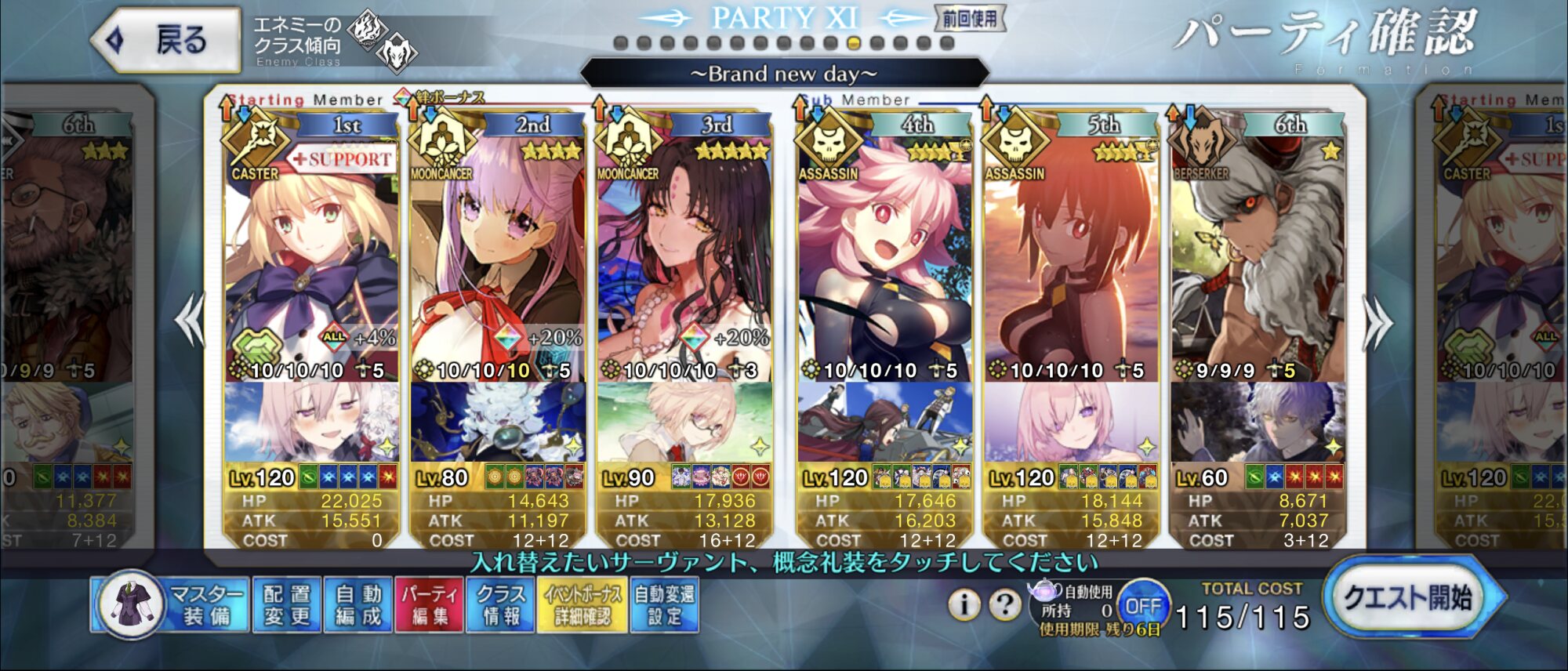Go back with the 戻る button
Image resolution: width=1568 pixels, height=671 pixels.
(166, 40)
